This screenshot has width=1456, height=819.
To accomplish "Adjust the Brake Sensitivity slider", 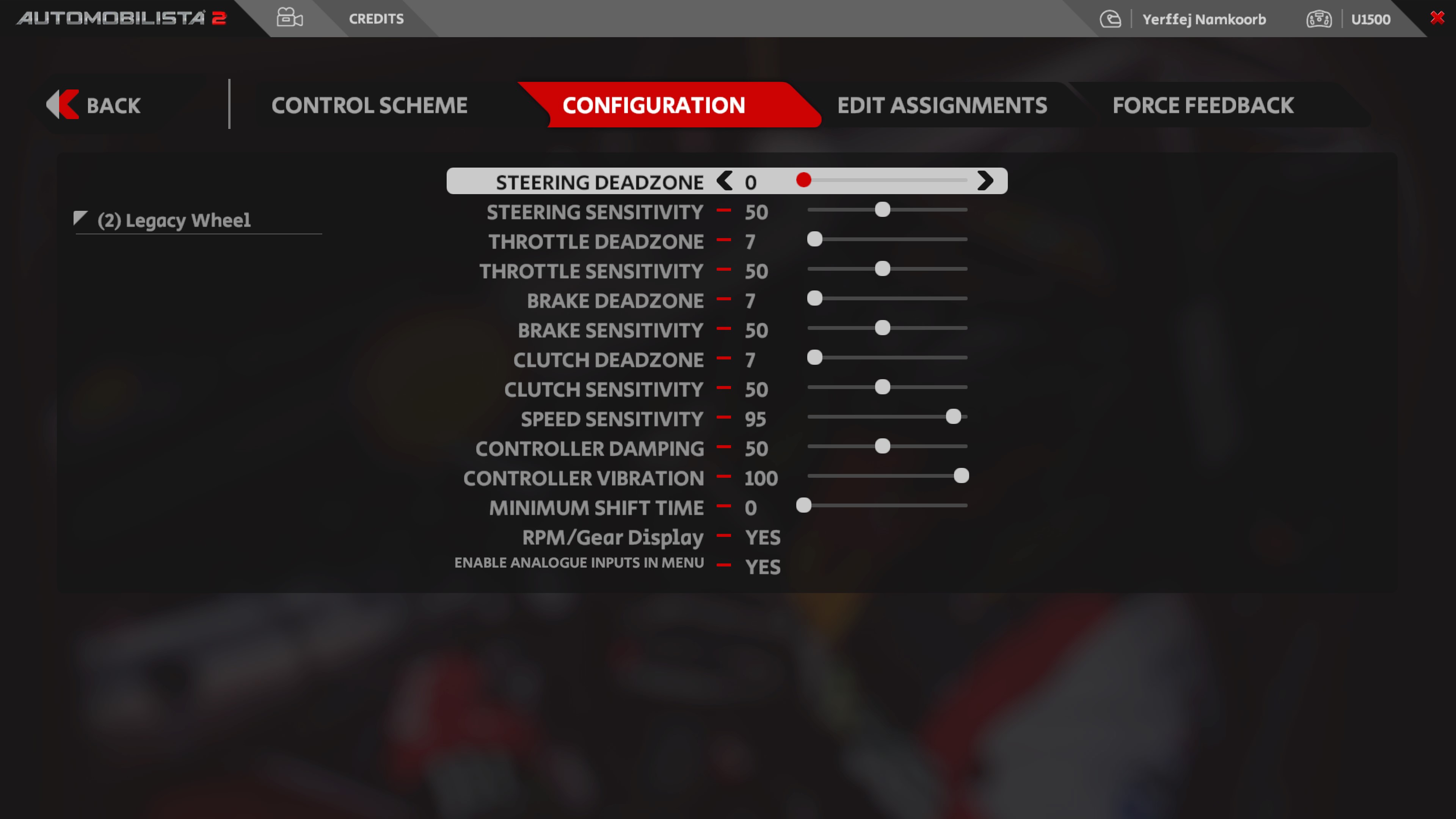I will (x=882, y=328).
